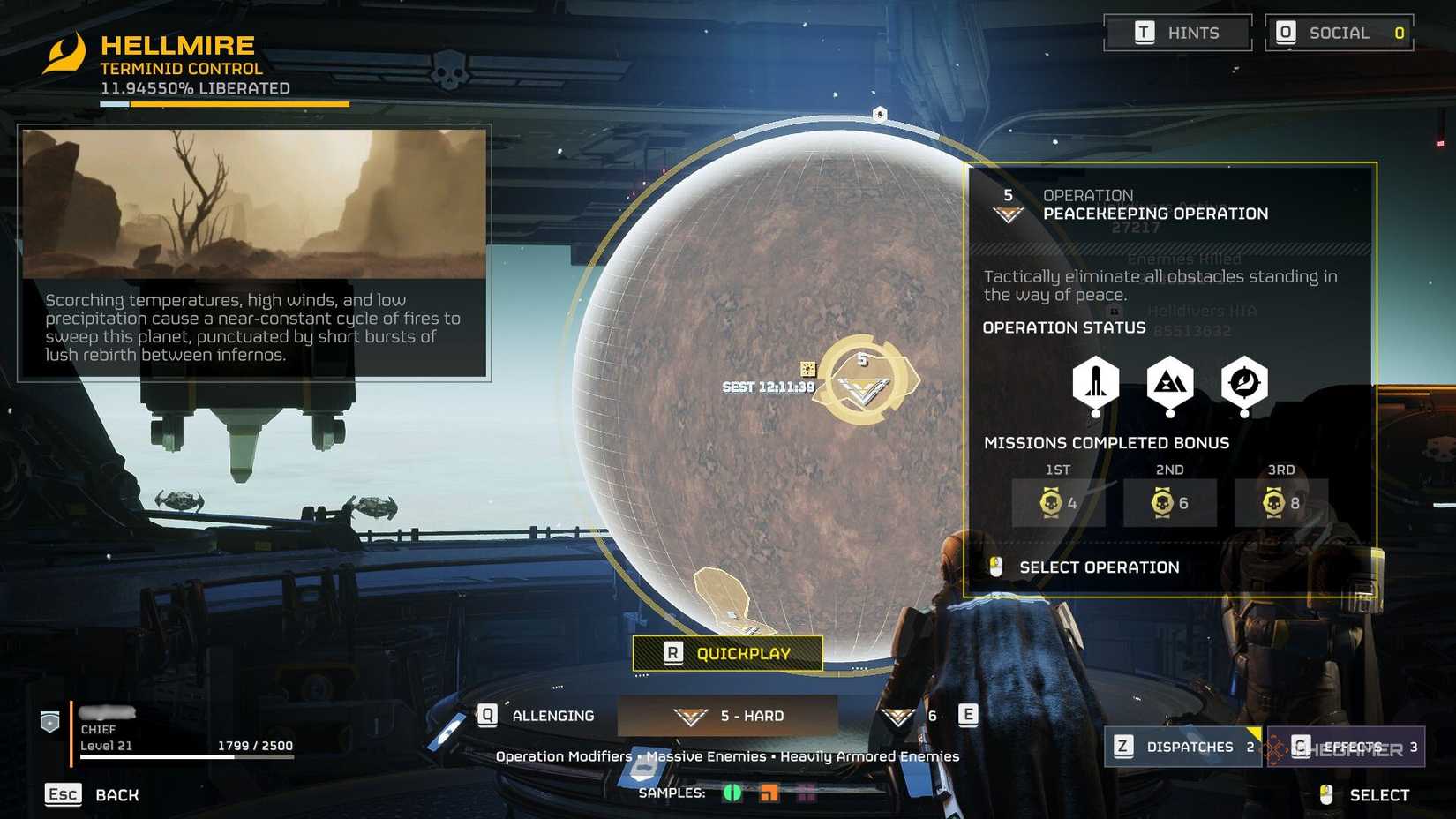Click the Hellmire faction flame emblem
1456x819 pixels.
tap(64, 55)
